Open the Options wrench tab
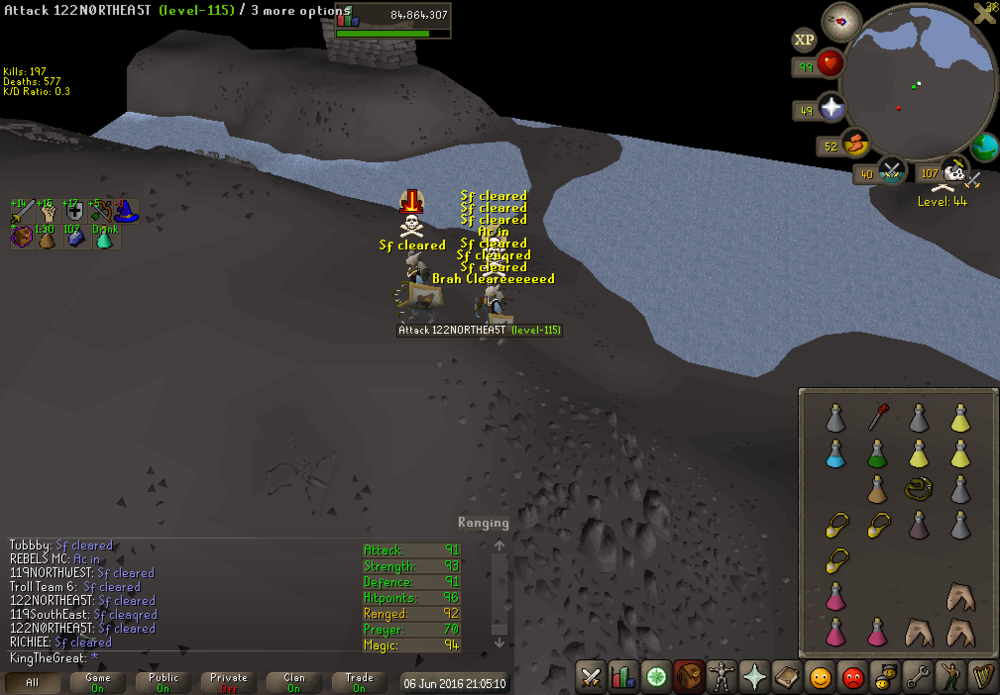Image resolution: width=1000 pixels, height=695 pixels. (917, 677)
